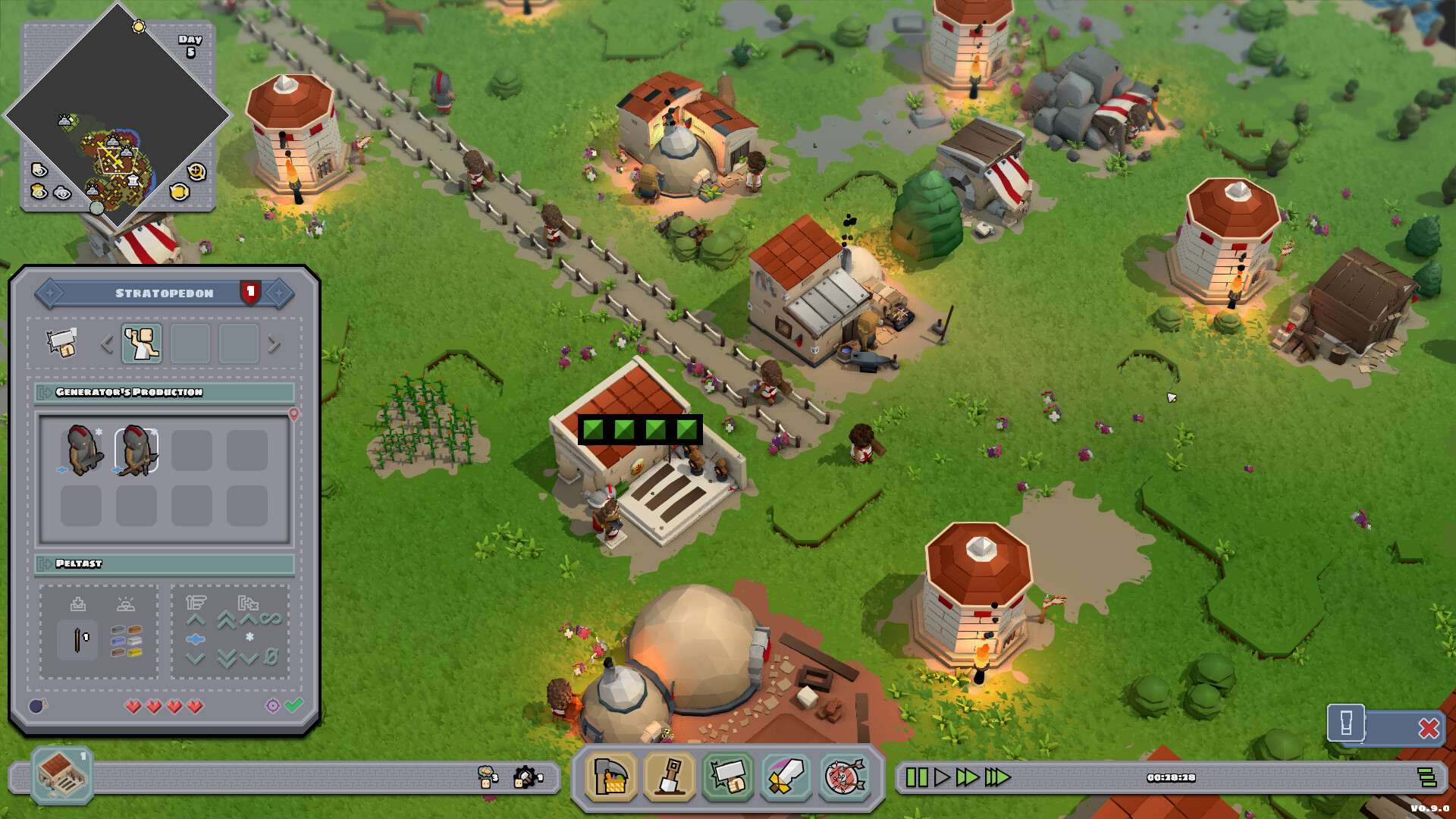Zoom in using the minimap magnifier icon
This screenshot has height=819, width=1456.
(196, 172)
